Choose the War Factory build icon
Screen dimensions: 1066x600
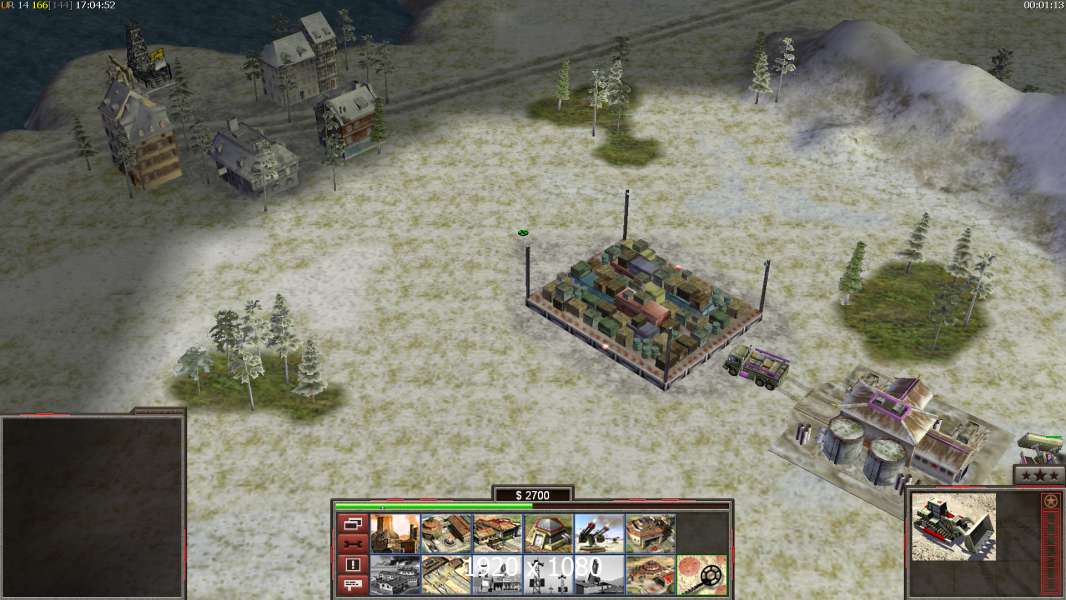coord(649,534)
